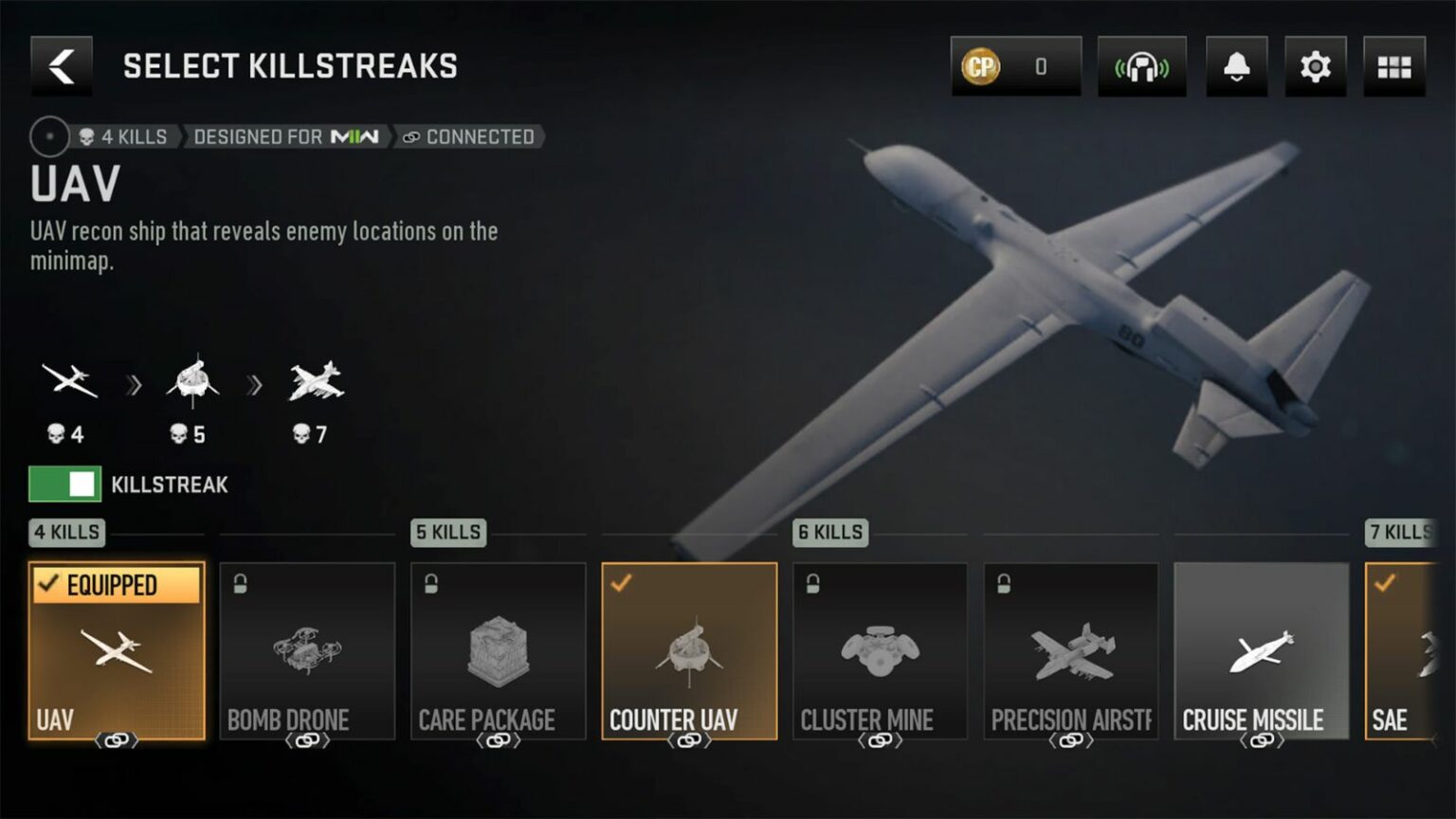Uncheck the SAE equipped checkmark
1456x819 pixels.
point(1383,586)
